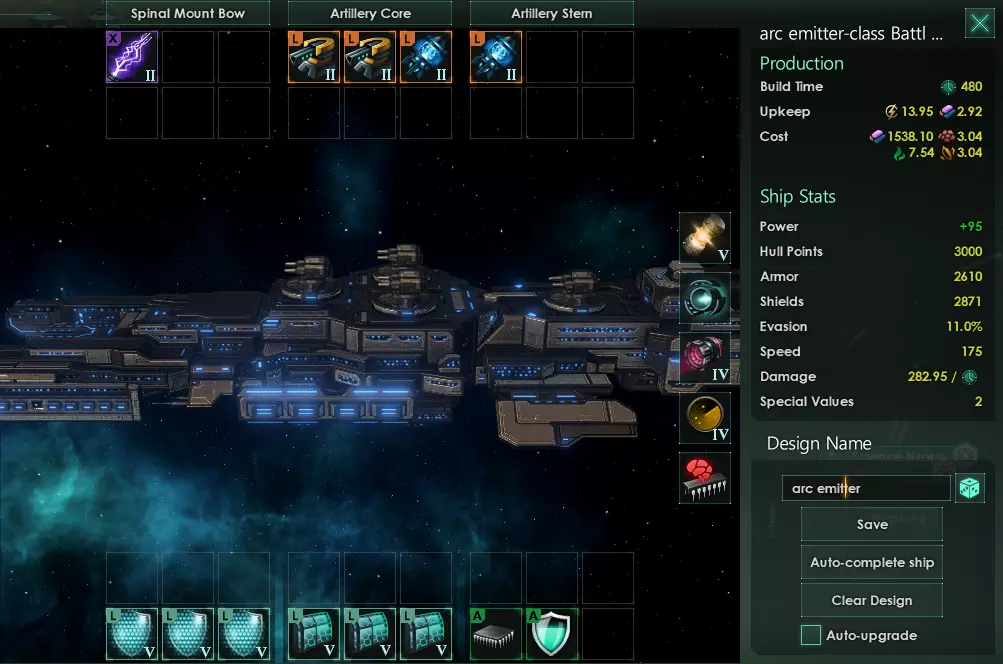Randomize the design name with the dice
Screen dimensions: 1003x664
pyautogui.click(x=970, y=488)
